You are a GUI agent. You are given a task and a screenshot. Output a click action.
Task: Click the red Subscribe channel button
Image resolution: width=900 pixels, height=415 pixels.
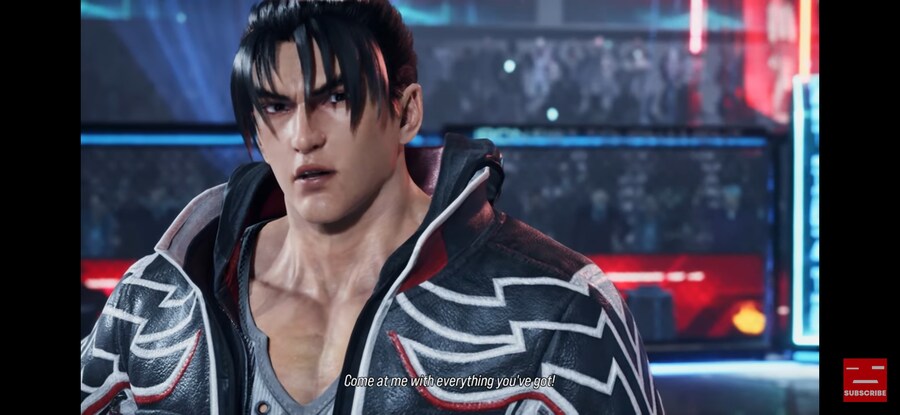(x=864, y=380)
